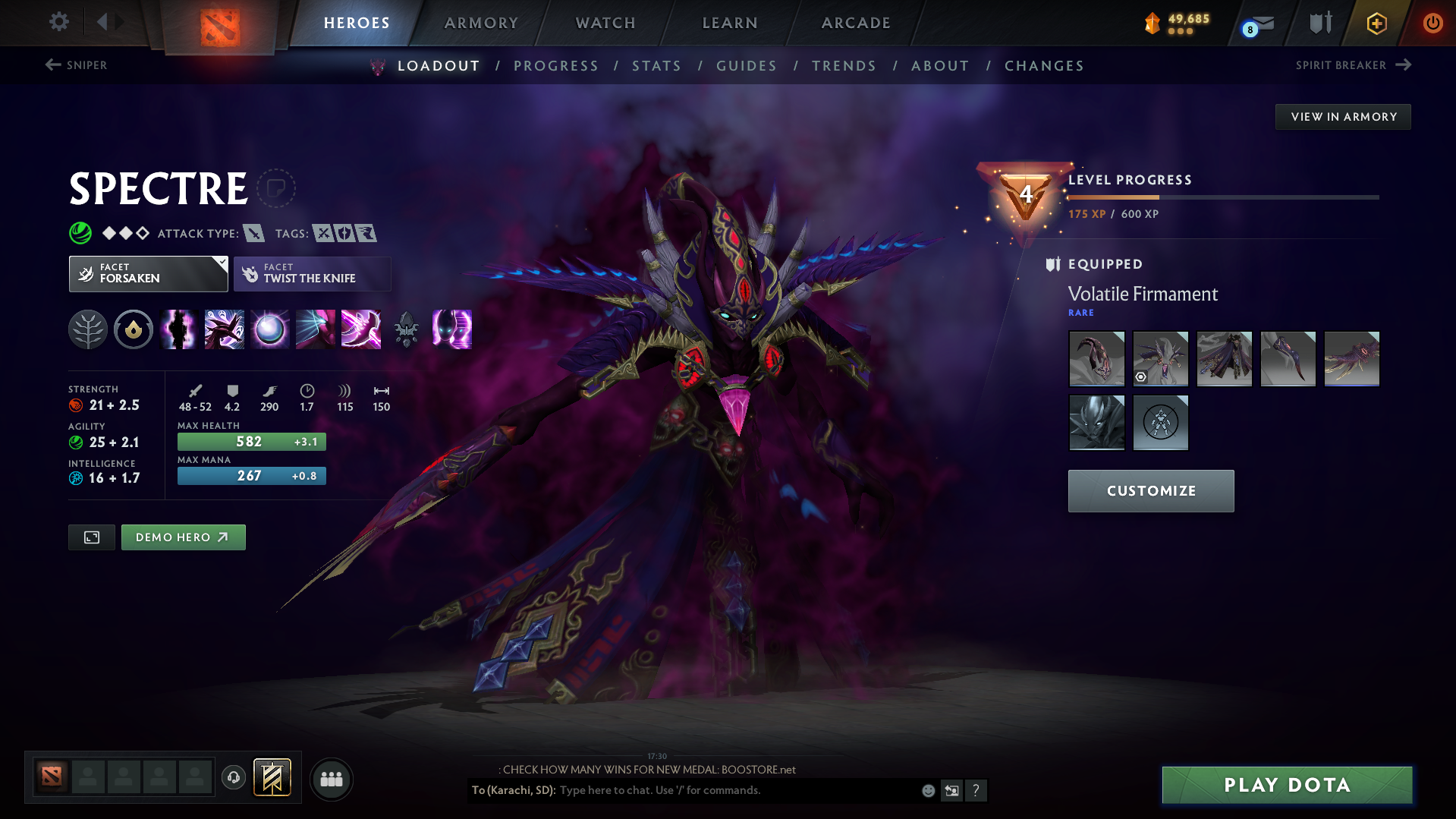Open the talent tree icon

pyautogui.click(x=88, y=329)
